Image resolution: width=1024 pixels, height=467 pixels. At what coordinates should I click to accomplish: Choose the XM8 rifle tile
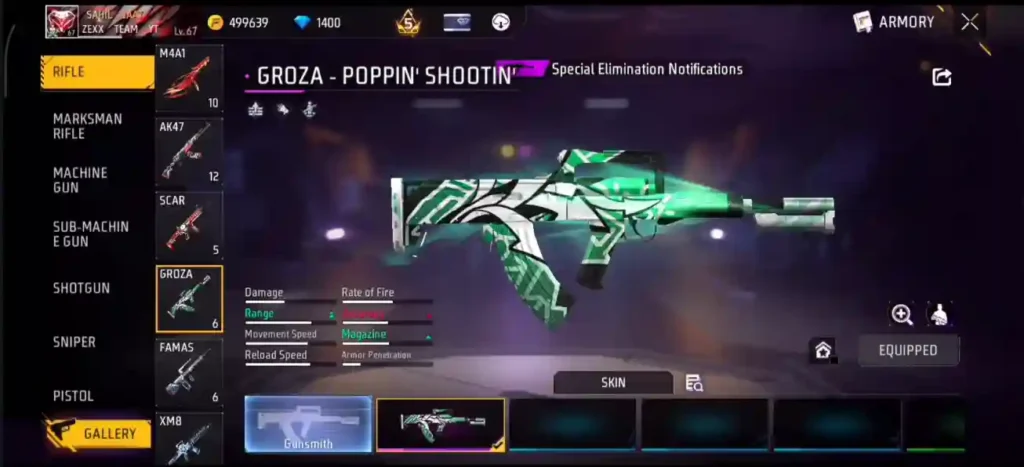[189, 439]
